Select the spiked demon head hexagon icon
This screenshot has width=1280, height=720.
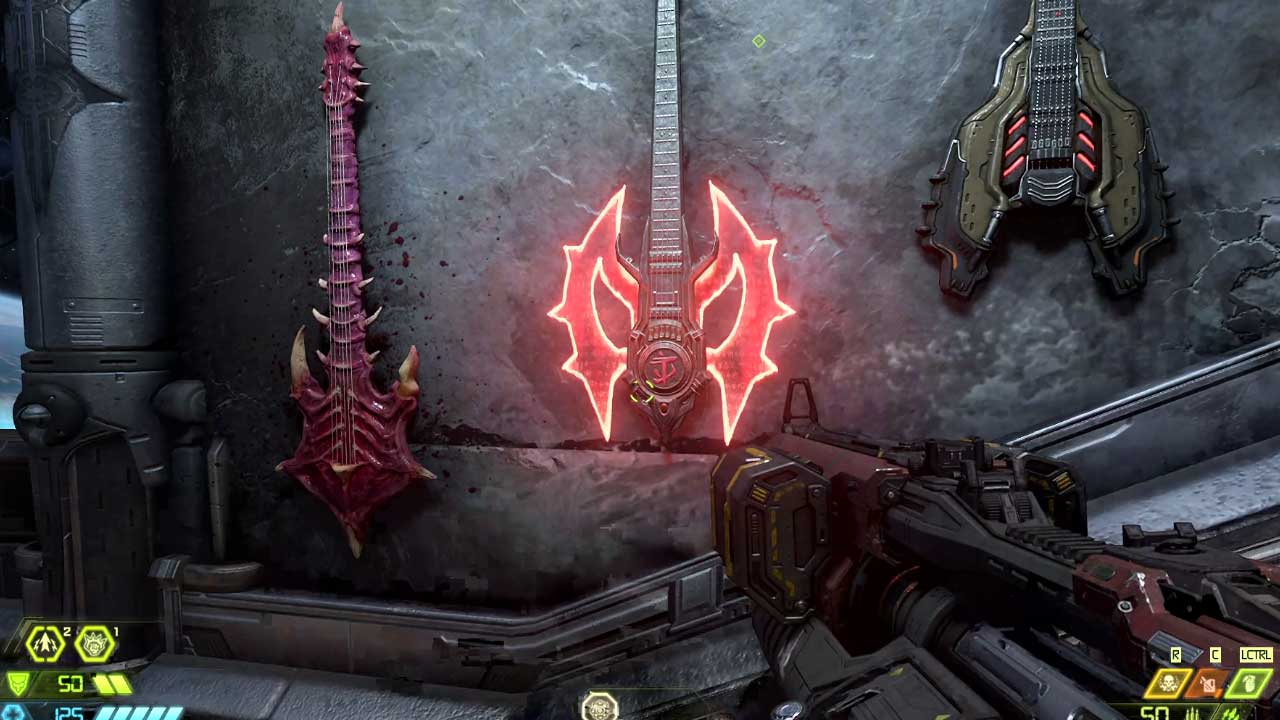tap(96, 644)
